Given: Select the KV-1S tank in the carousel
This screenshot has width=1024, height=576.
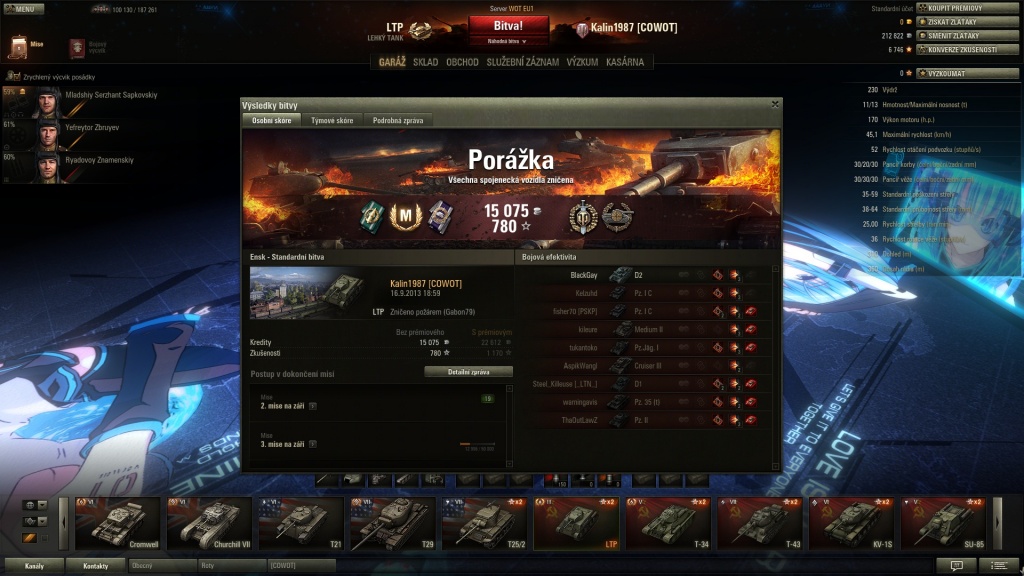Looking at the screenshot, I should 851,523.
